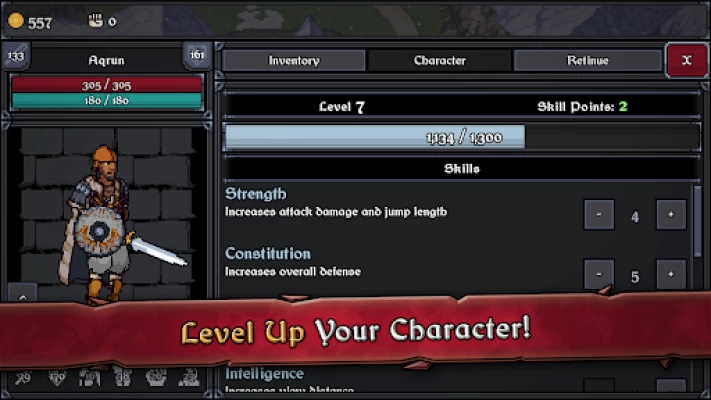Viewport: 711px width, 400px height.
Task: Show the Retinue tab
Action: [x=587, y=61]
